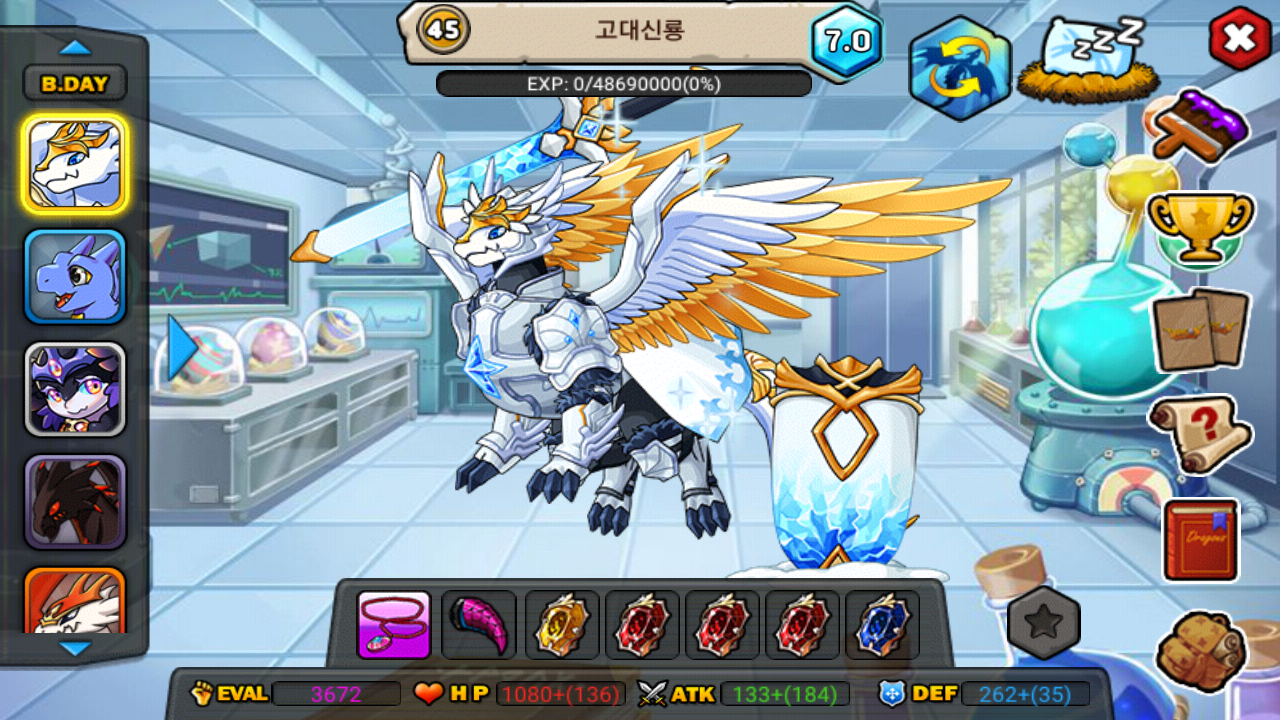Pick the black and red dragon portrait
Screen dimensions: 1280x720
click(x=75, y=502)
